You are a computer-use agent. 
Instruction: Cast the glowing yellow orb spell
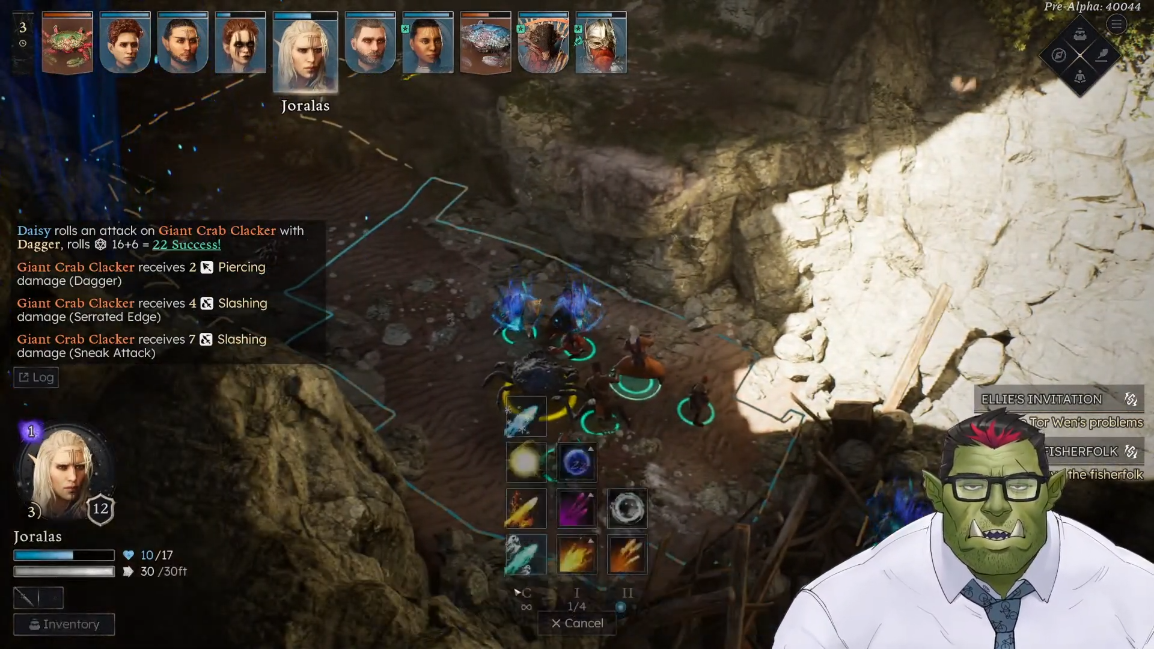[x=525, y=462]
